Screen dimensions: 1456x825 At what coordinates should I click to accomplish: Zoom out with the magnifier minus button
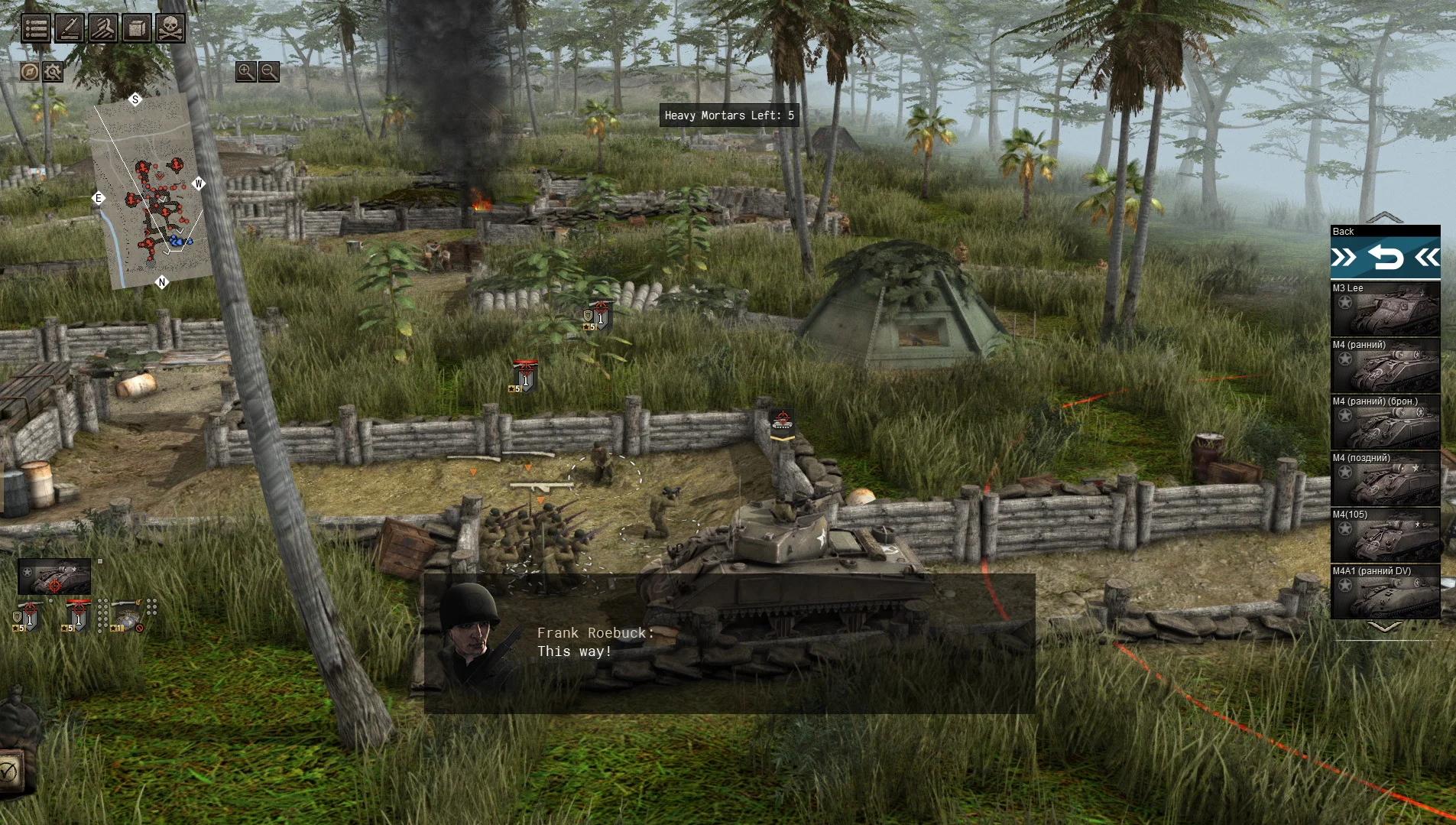pyautogui.click(x=269, y=71)
